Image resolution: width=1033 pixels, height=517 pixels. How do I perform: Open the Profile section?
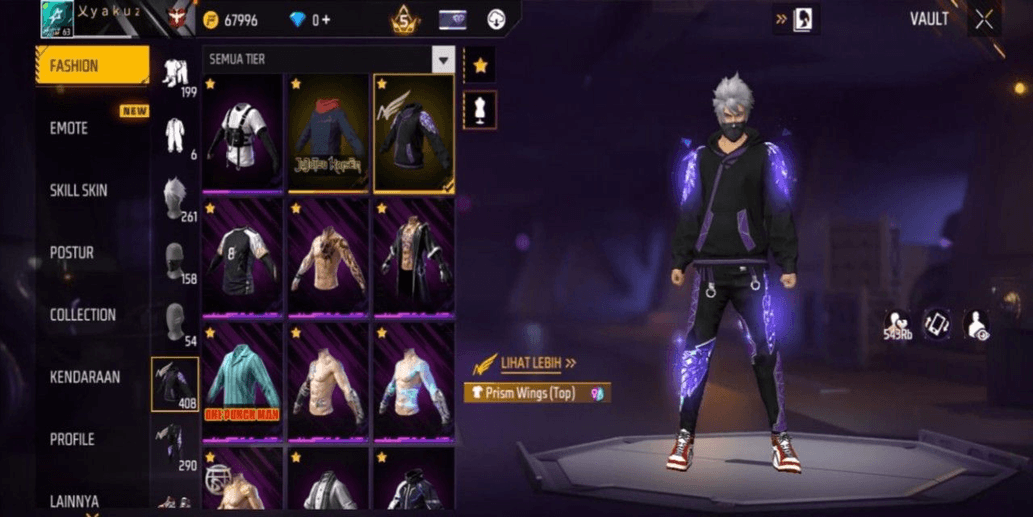coord(72,439)
